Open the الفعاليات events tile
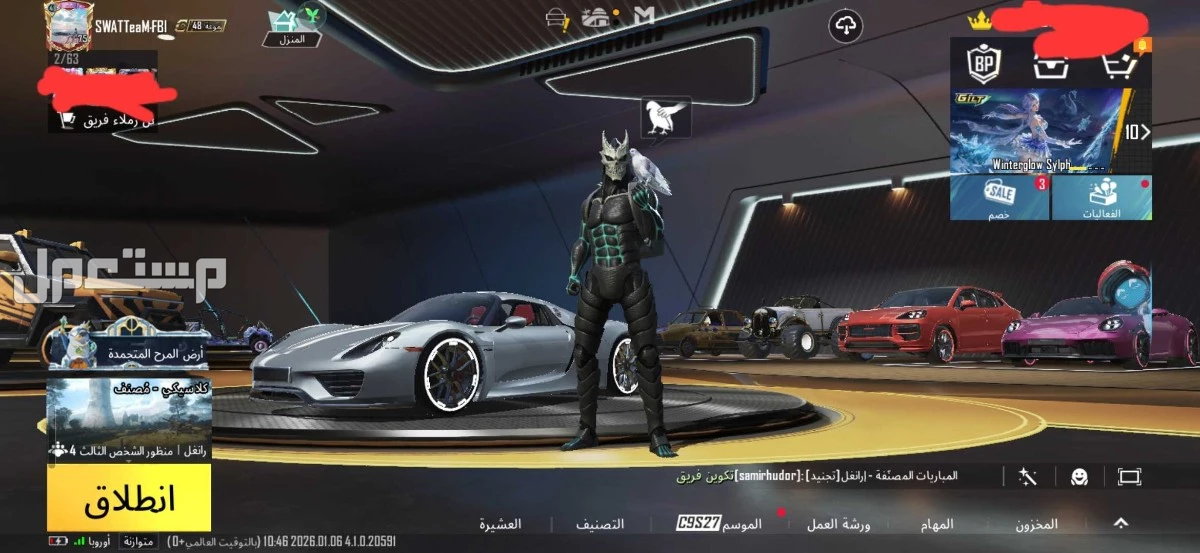 pyautogui.click(x=1102, y=197)
